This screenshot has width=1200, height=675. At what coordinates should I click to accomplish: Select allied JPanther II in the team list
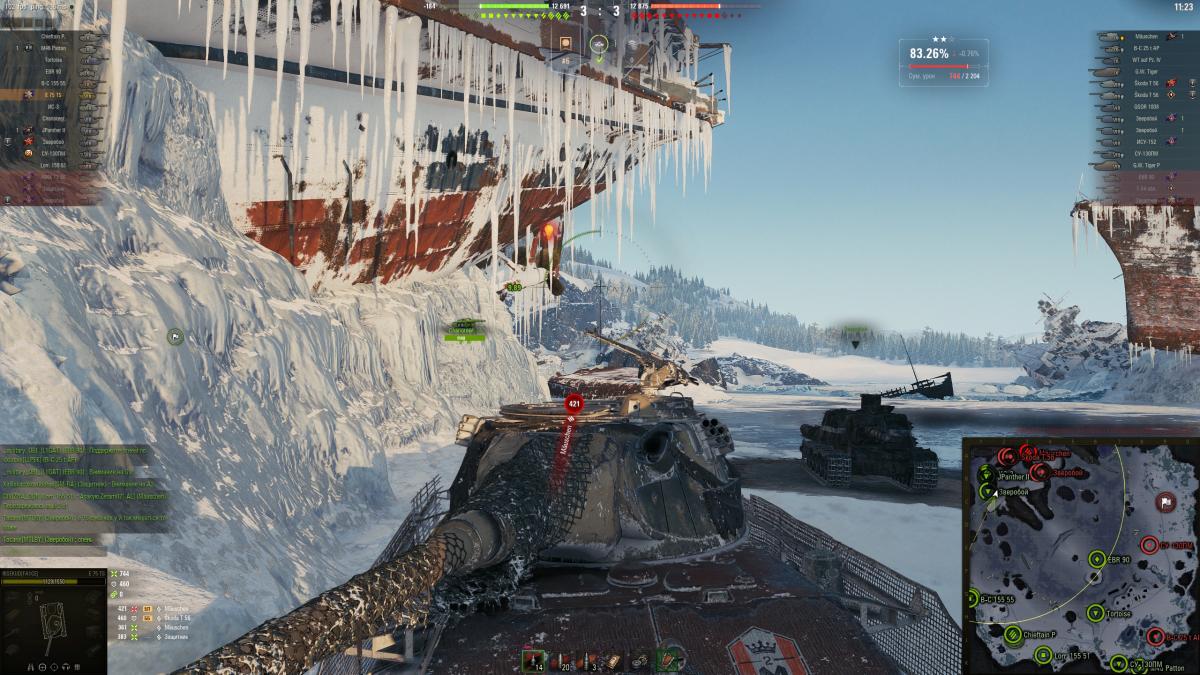(53, 130)
